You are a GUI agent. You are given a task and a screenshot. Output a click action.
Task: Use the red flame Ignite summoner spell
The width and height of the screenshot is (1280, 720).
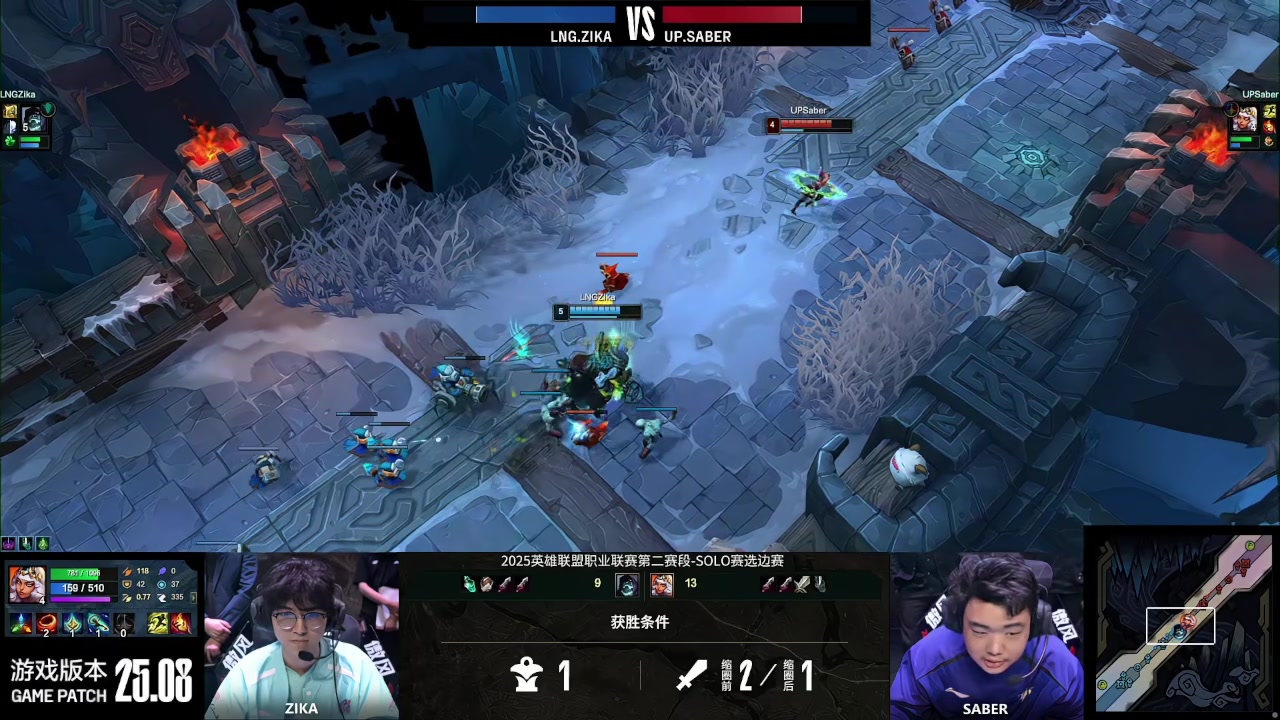(181, 624)
